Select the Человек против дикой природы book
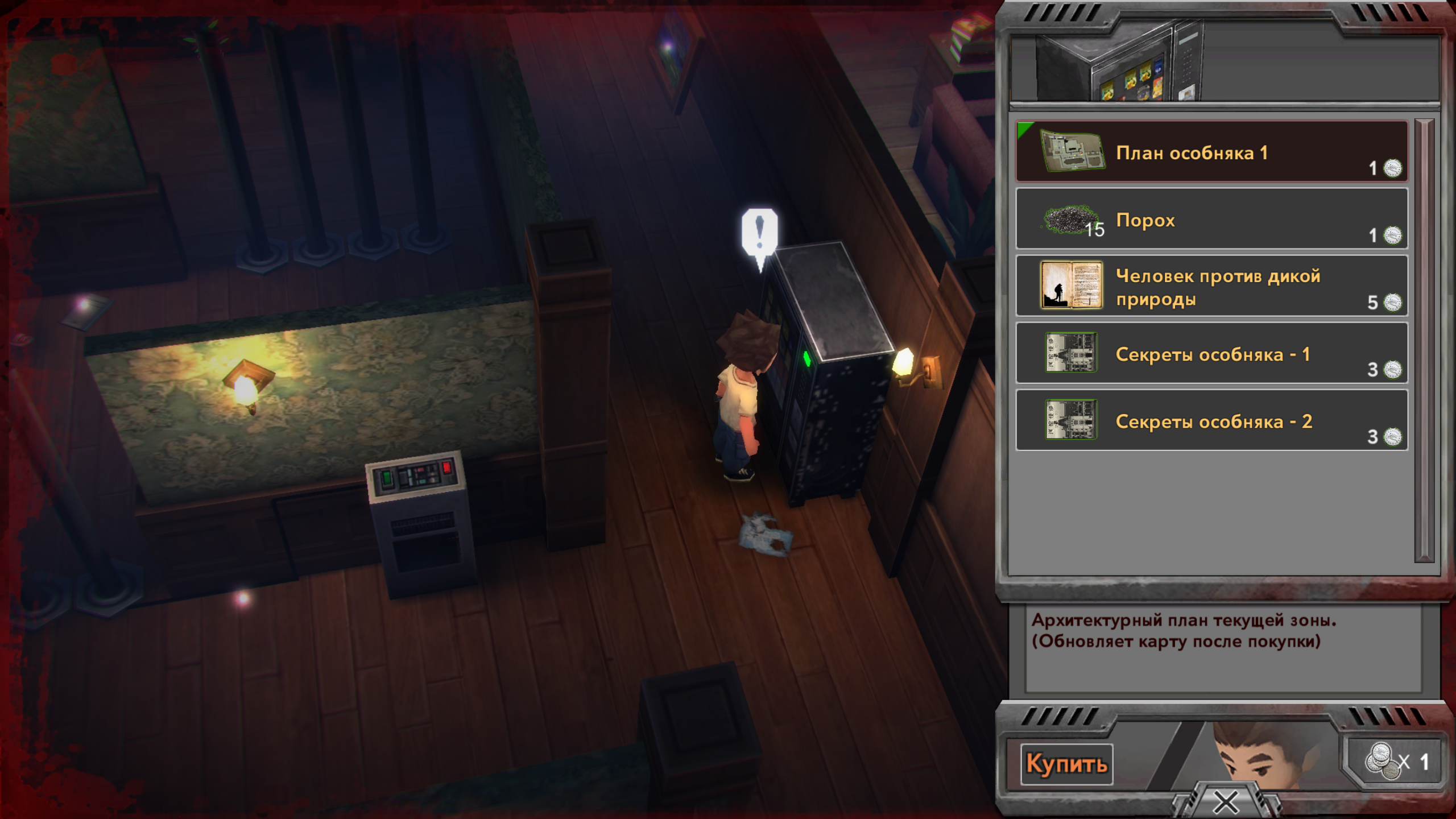The width and height of the screenshot is (1456, 819). (1211, 286)
